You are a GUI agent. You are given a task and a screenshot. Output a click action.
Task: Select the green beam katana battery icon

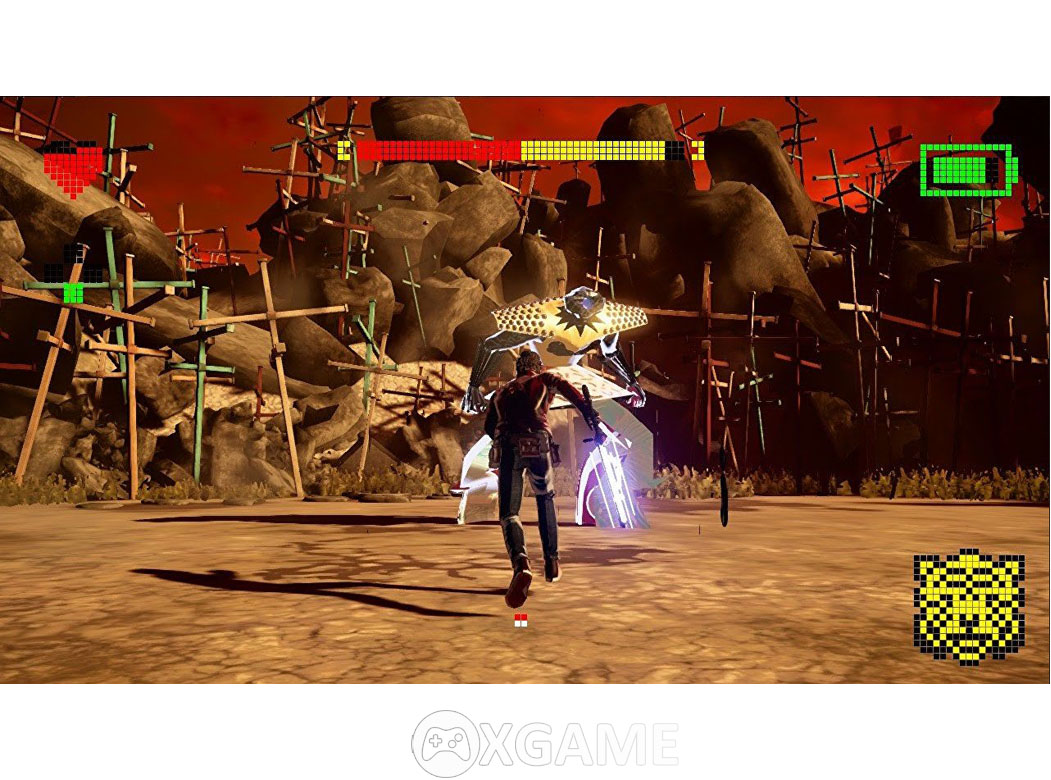[966, 170]
